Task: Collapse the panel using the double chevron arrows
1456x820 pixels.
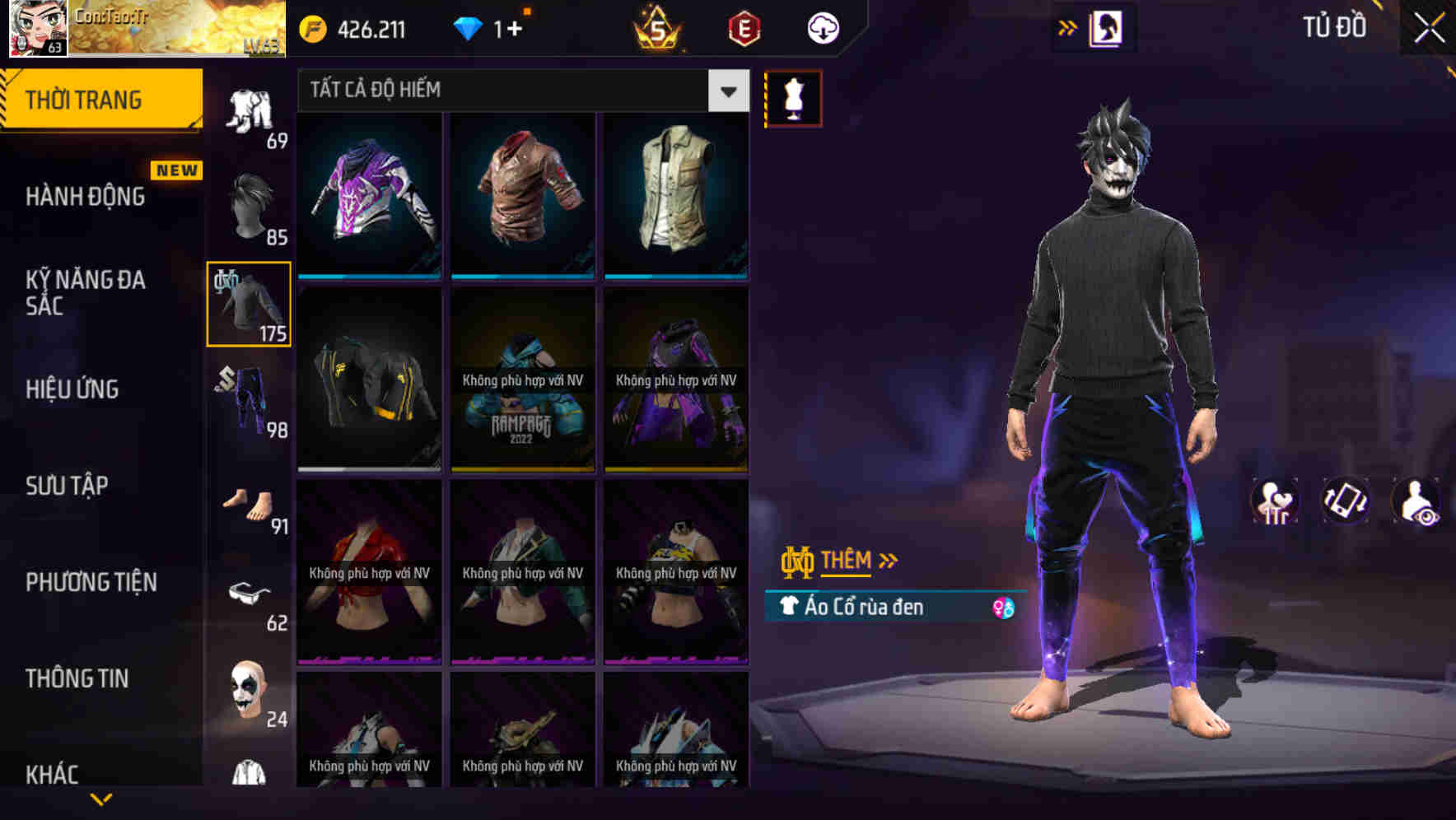Action: coord(1068,26)
